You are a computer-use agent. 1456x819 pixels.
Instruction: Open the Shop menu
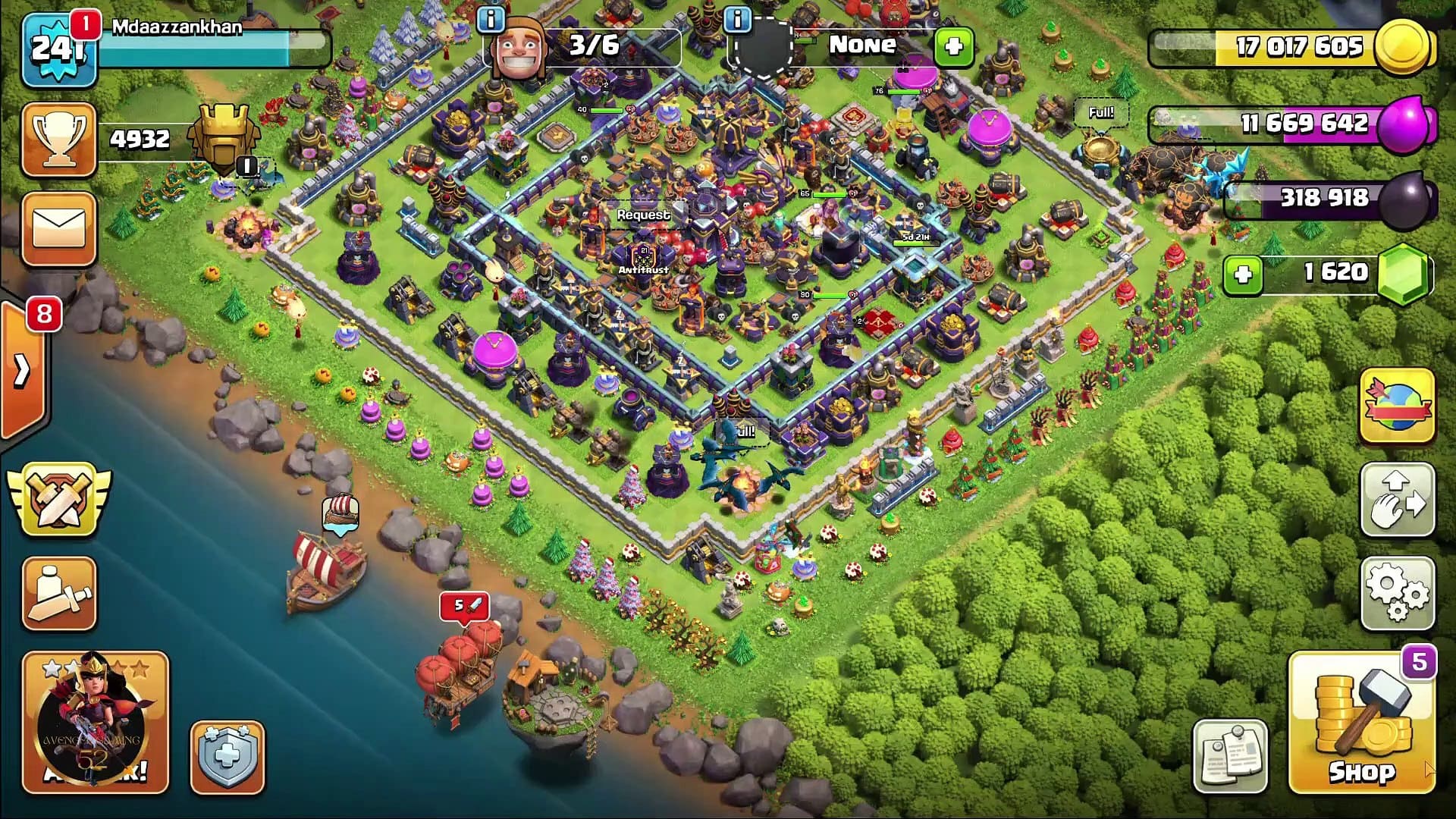pyautogui.click(x=1361, y=724)
